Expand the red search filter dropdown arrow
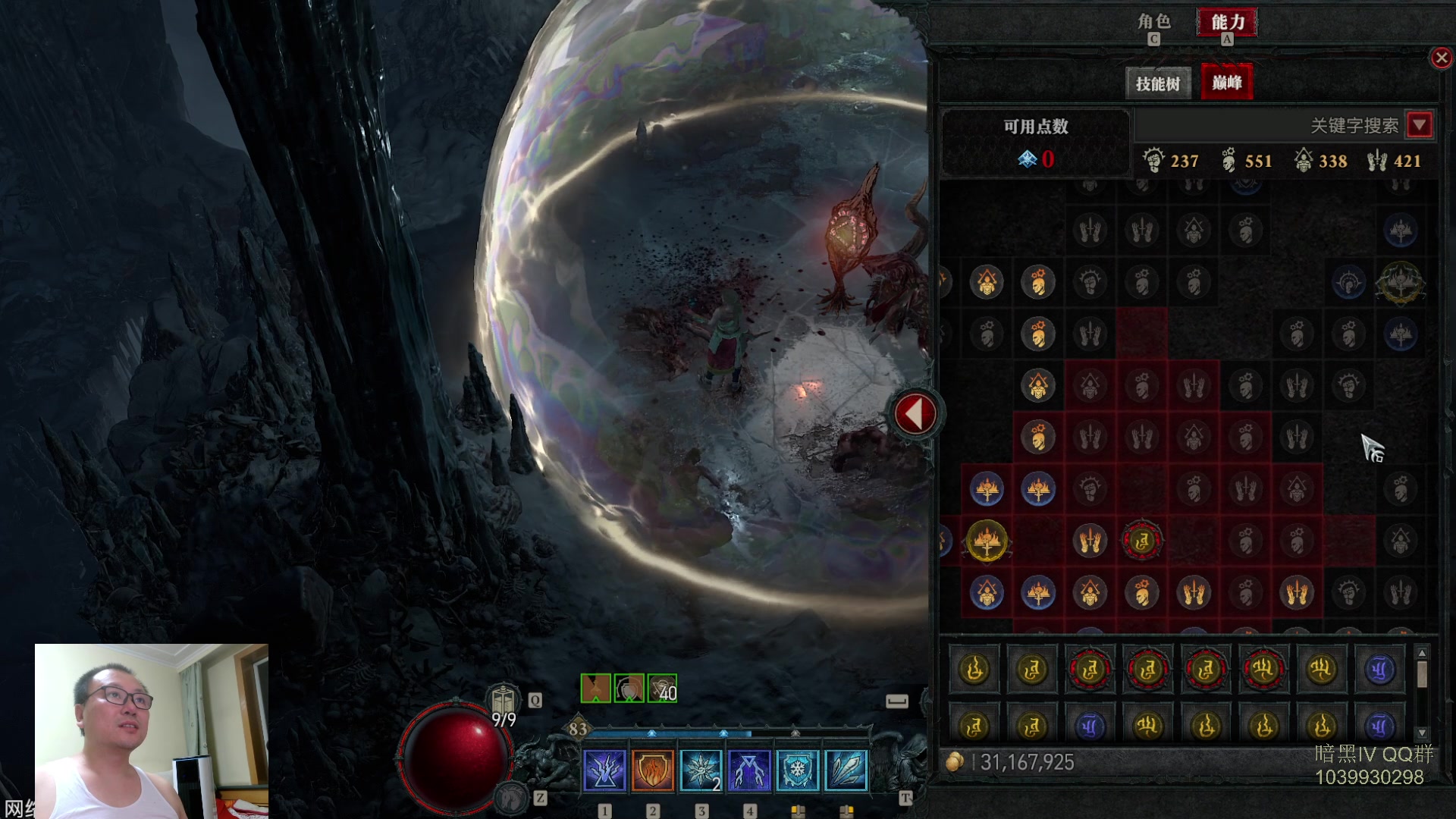The image size is (1456, 819). coord(1420,124)
